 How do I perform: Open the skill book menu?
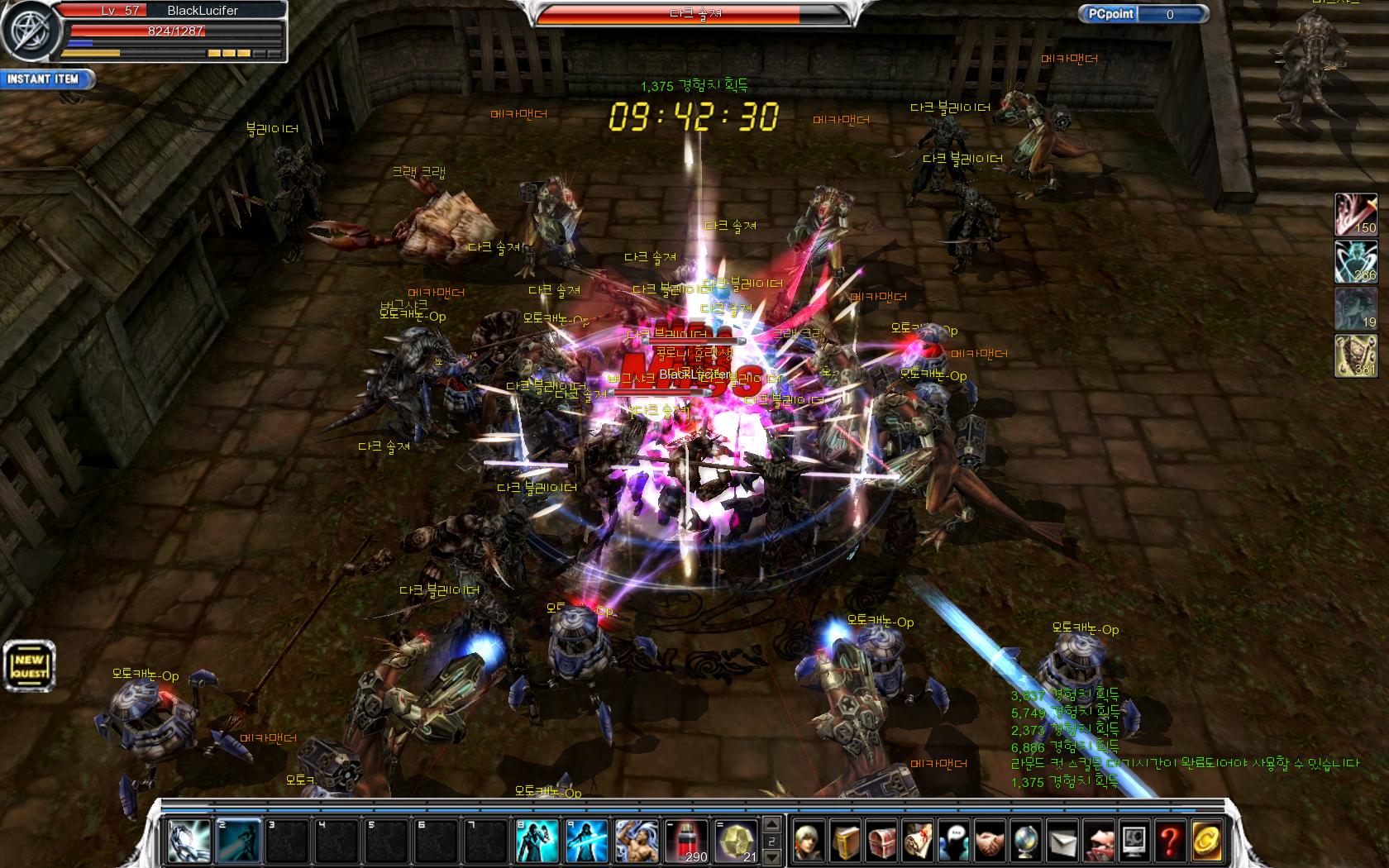[x=846, y=842]
